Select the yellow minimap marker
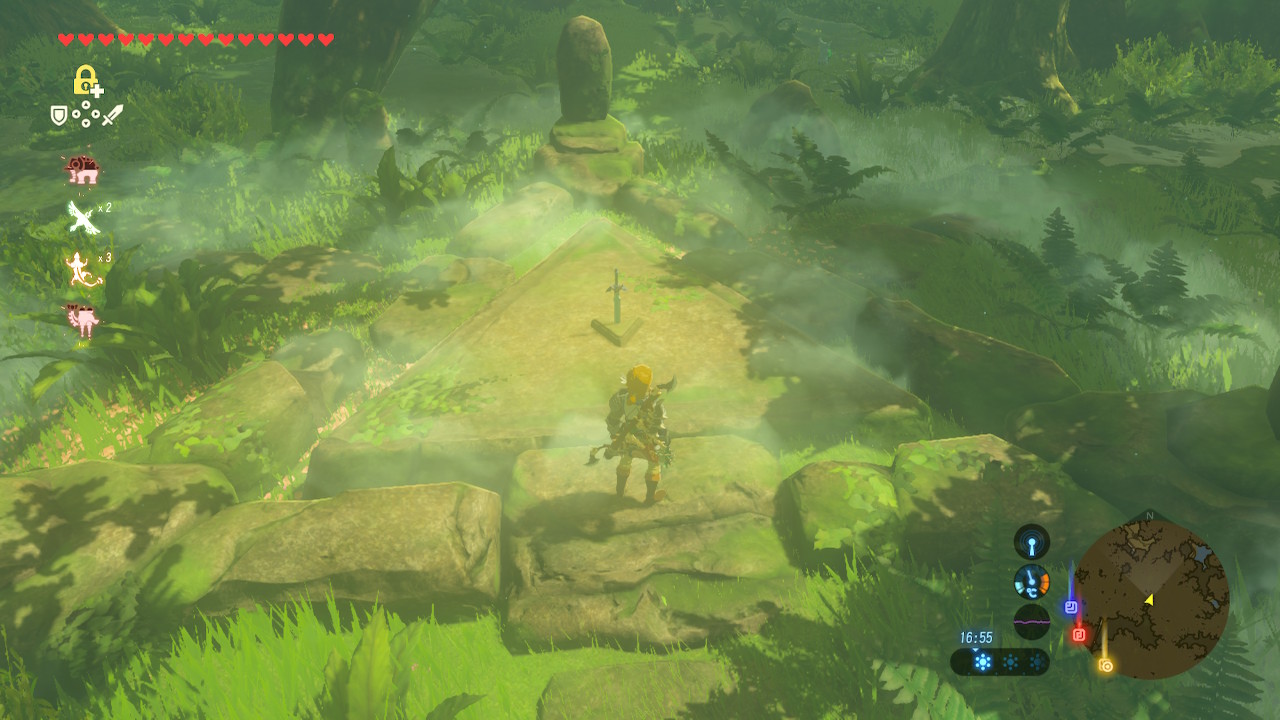The width and height of the screenshot is (1280, 720). (1105, 665)
